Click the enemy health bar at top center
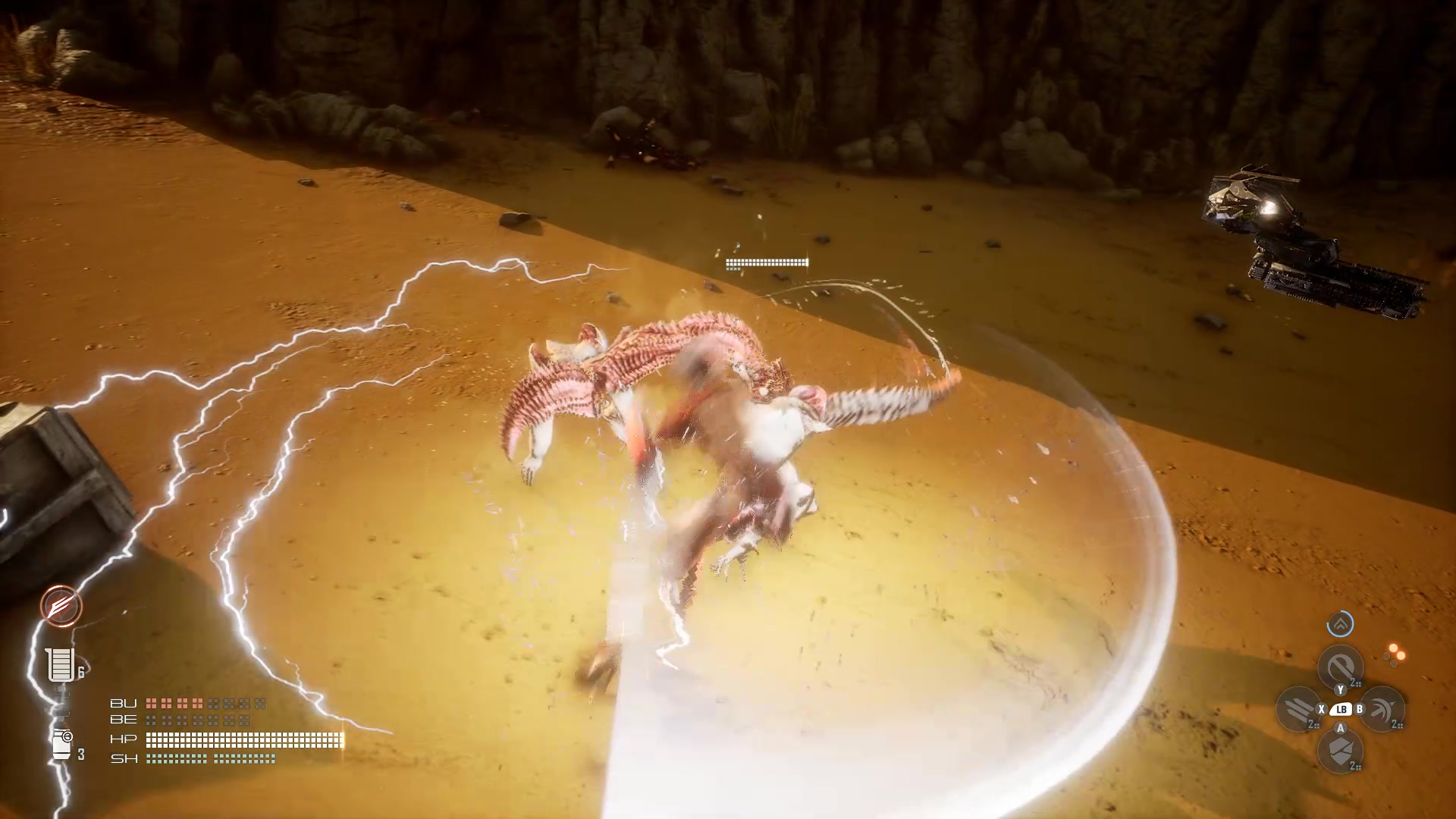The width and height of the screenshot is (1456, 819). 766,262
